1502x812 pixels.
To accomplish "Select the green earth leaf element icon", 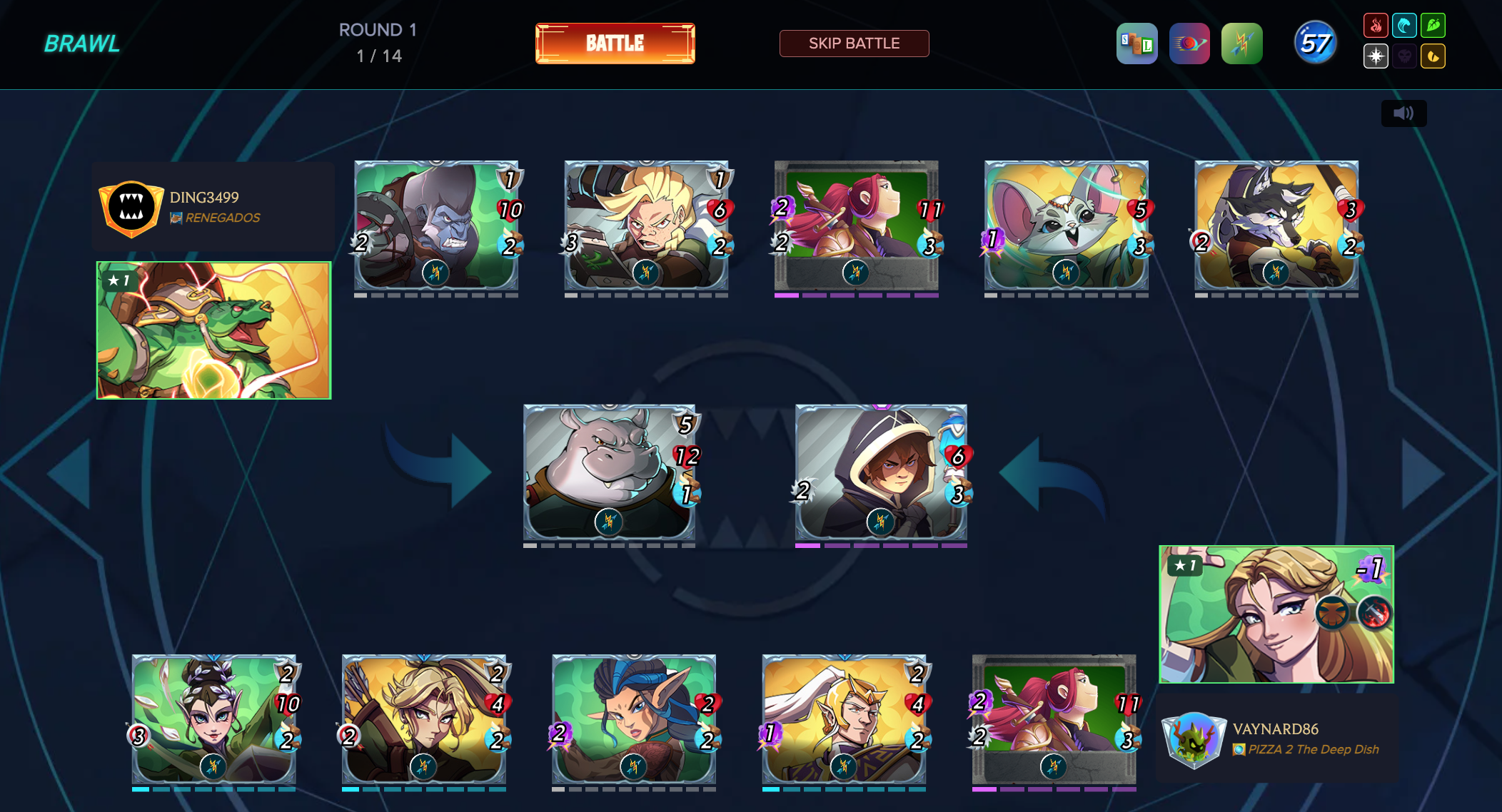I will (x=1433, y=26).
